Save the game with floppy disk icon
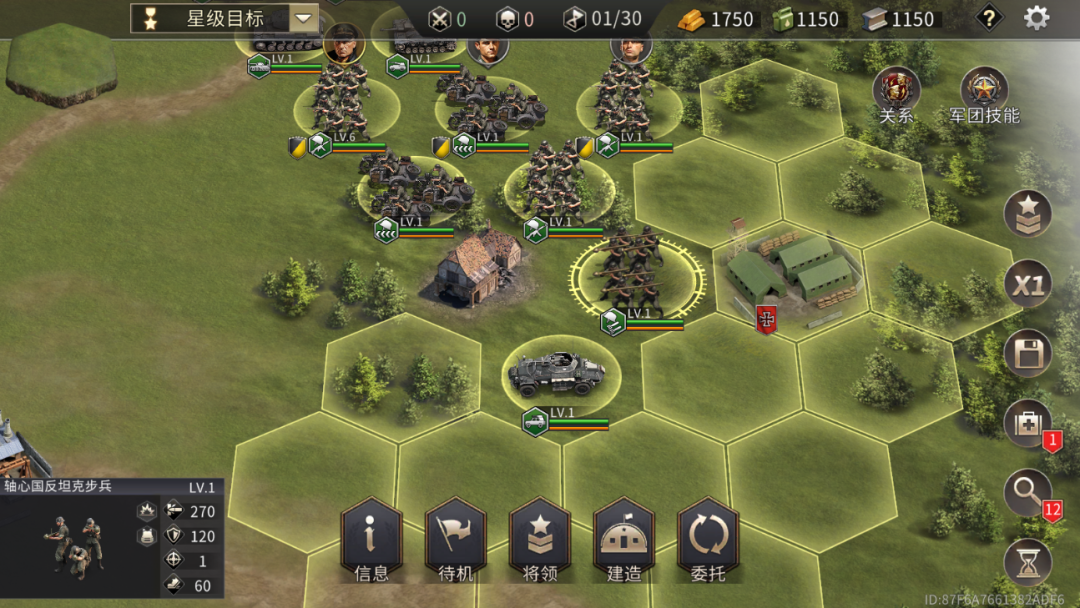Screen dimensions: 1080x608 (1028, 354)
